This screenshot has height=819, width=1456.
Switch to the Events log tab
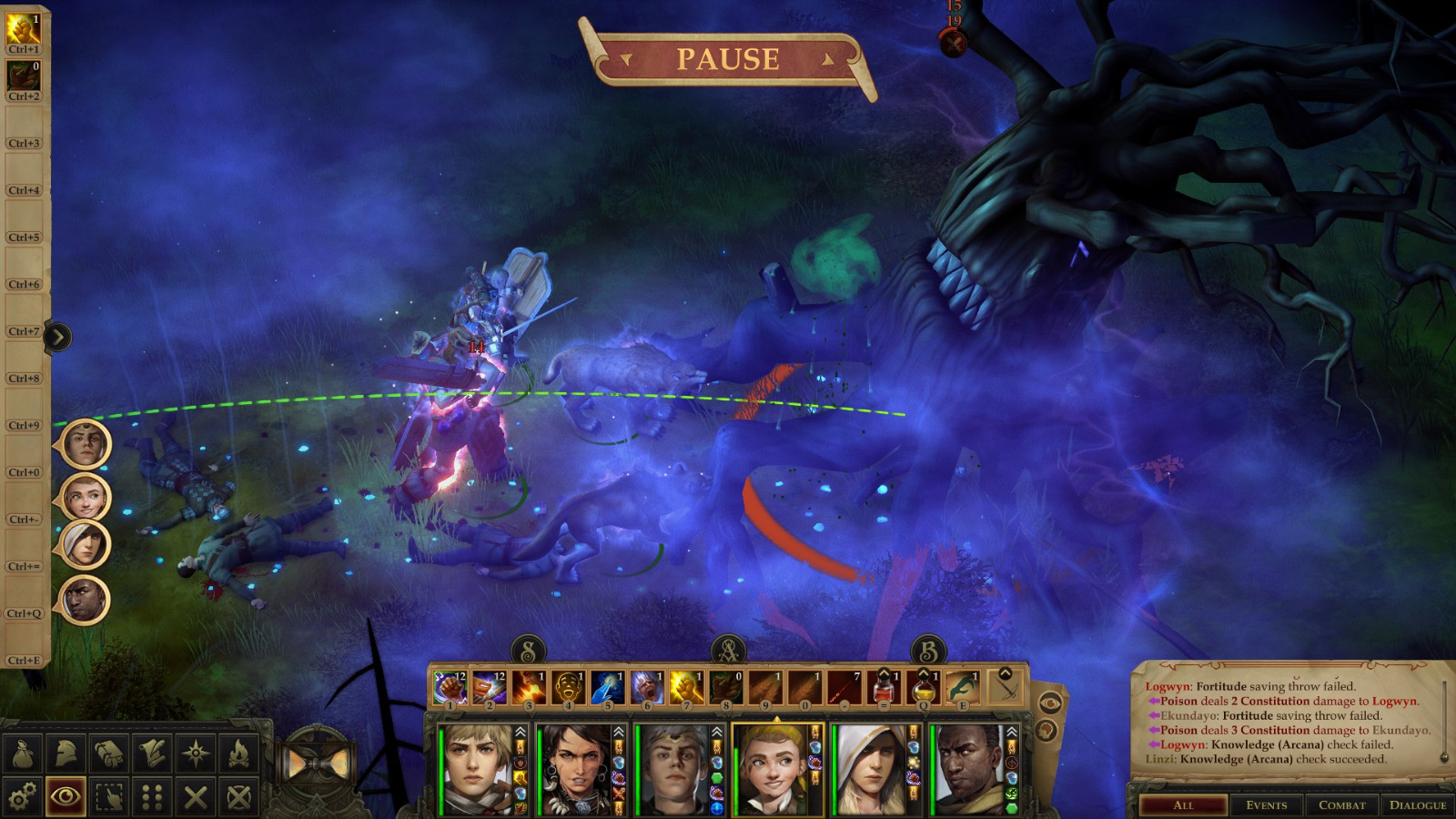tap(1269, 804)
